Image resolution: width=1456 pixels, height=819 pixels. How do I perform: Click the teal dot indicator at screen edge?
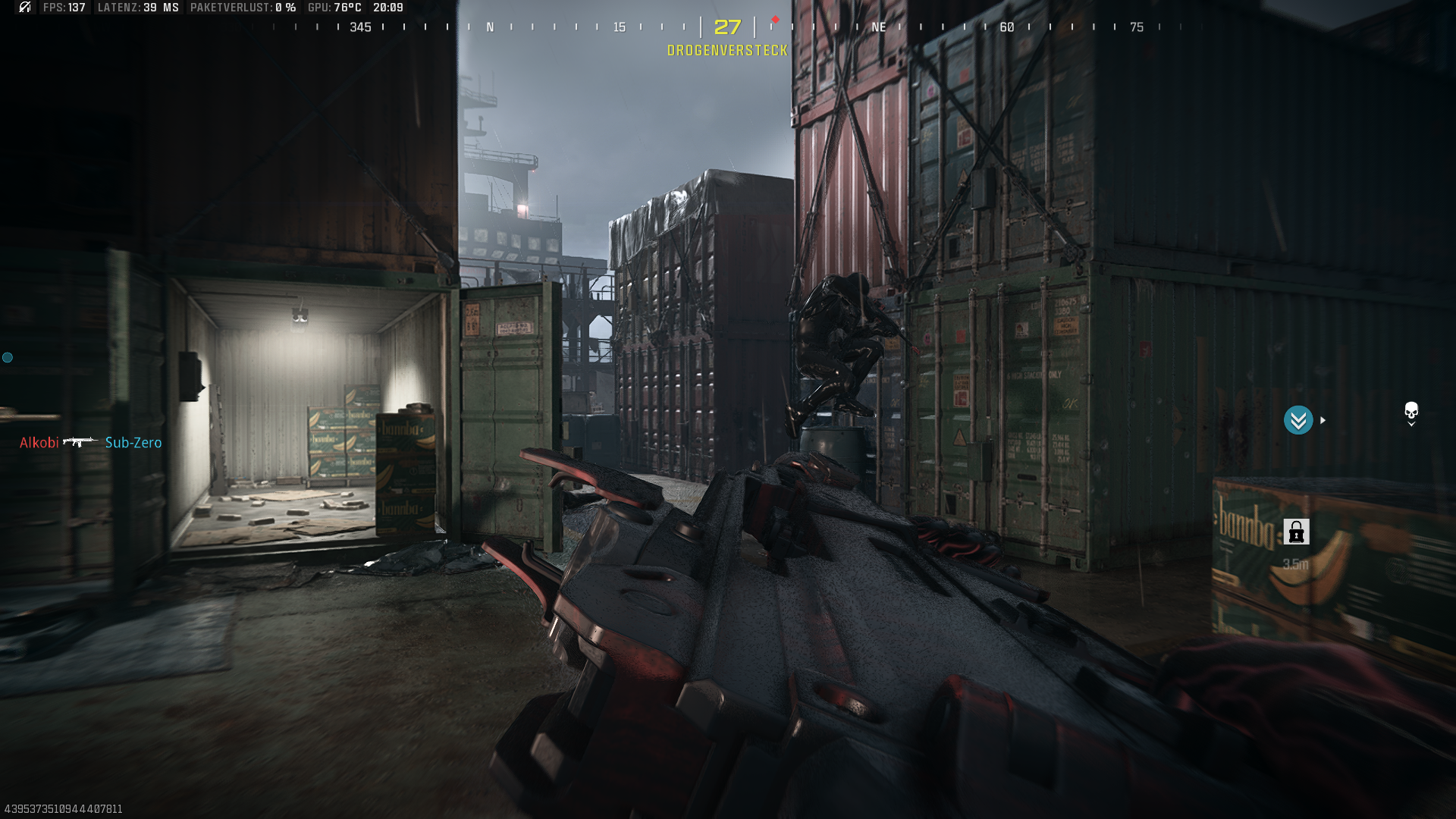point(8,357)
